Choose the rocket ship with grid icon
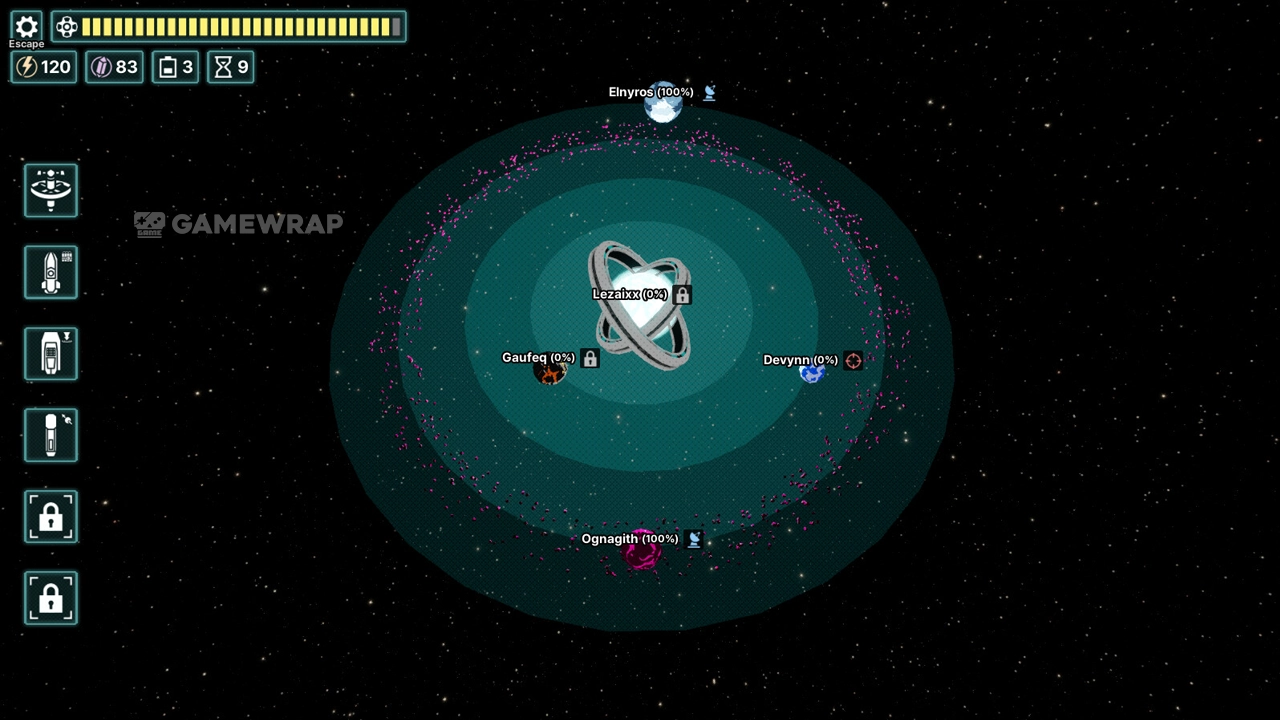Image resolution: width=1280 pixels, height=720 pixels. coord(51,272)
